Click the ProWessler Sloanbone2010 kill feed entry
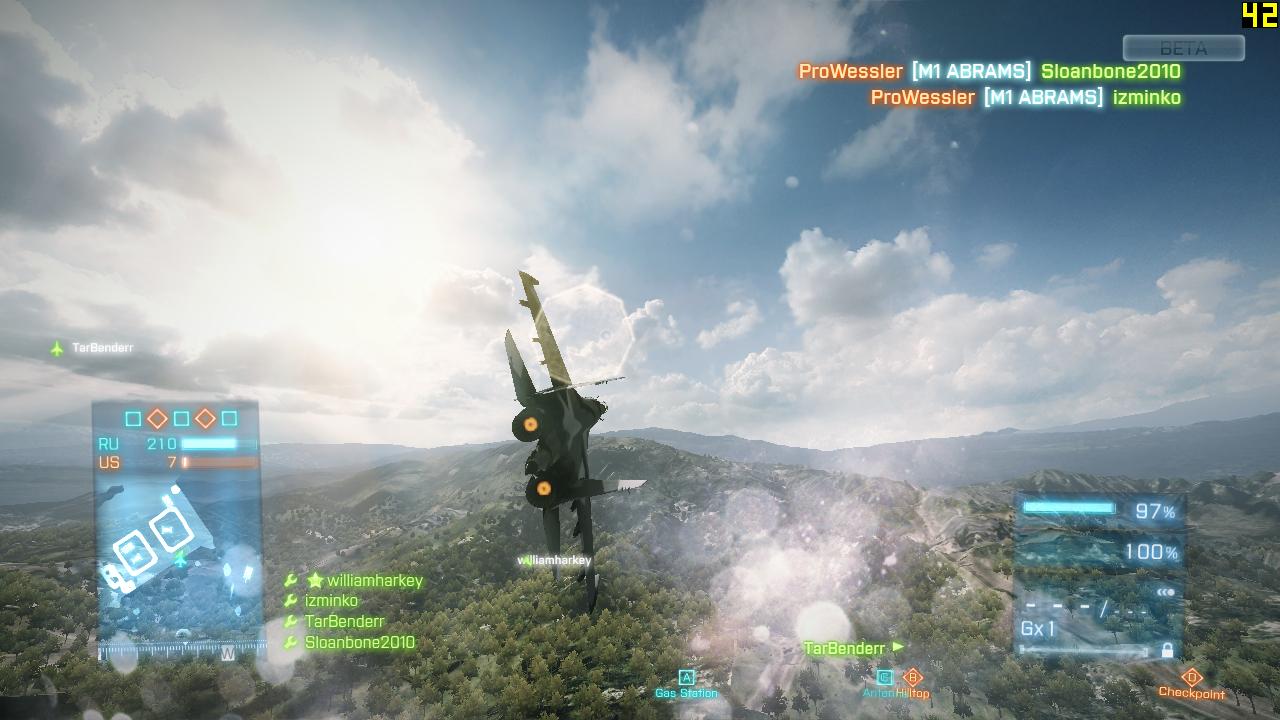 tap(989, 72)
